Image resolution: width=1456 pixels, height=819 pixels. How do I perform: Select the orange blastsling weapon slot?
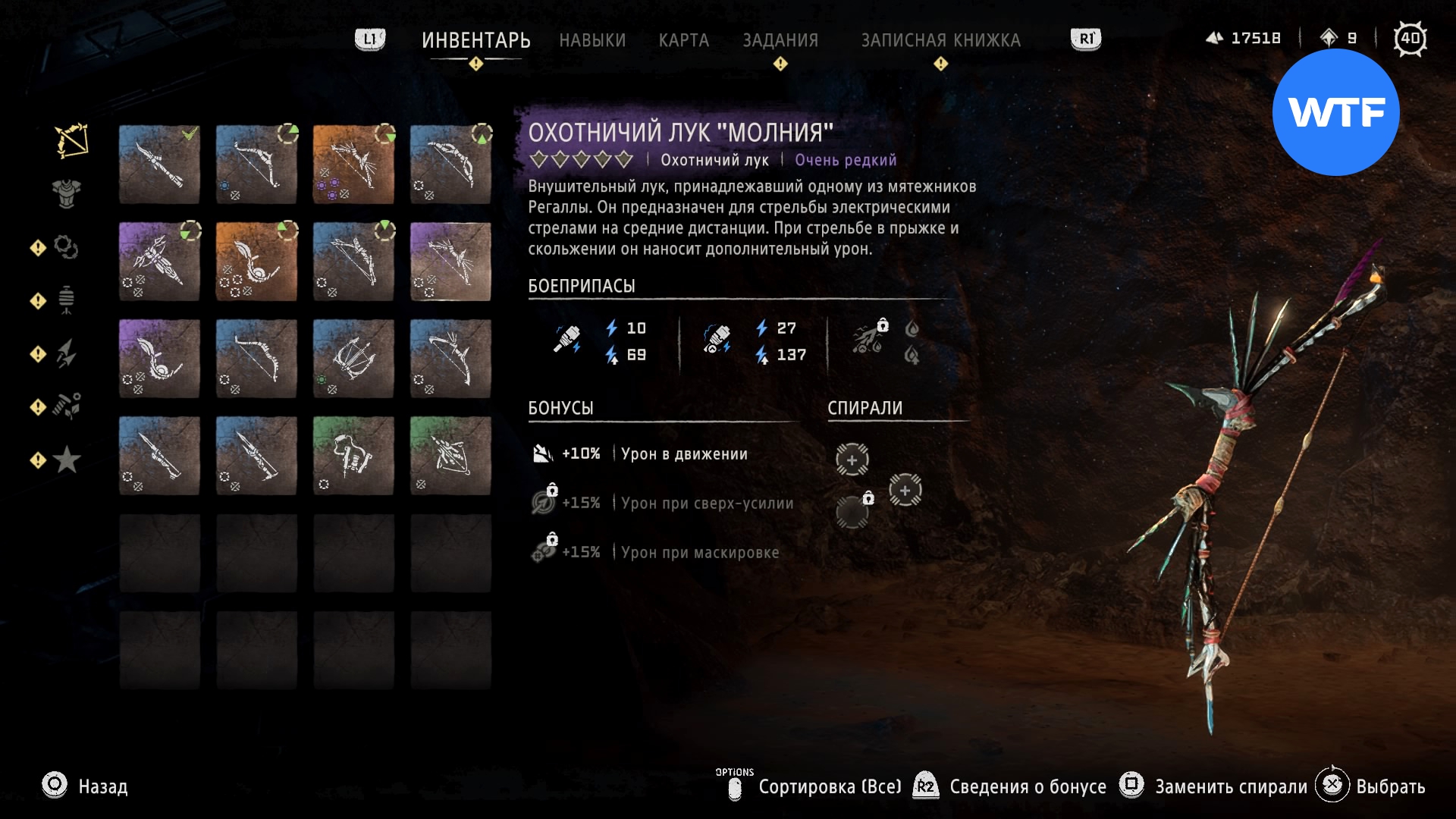click(x=256, y=262)
